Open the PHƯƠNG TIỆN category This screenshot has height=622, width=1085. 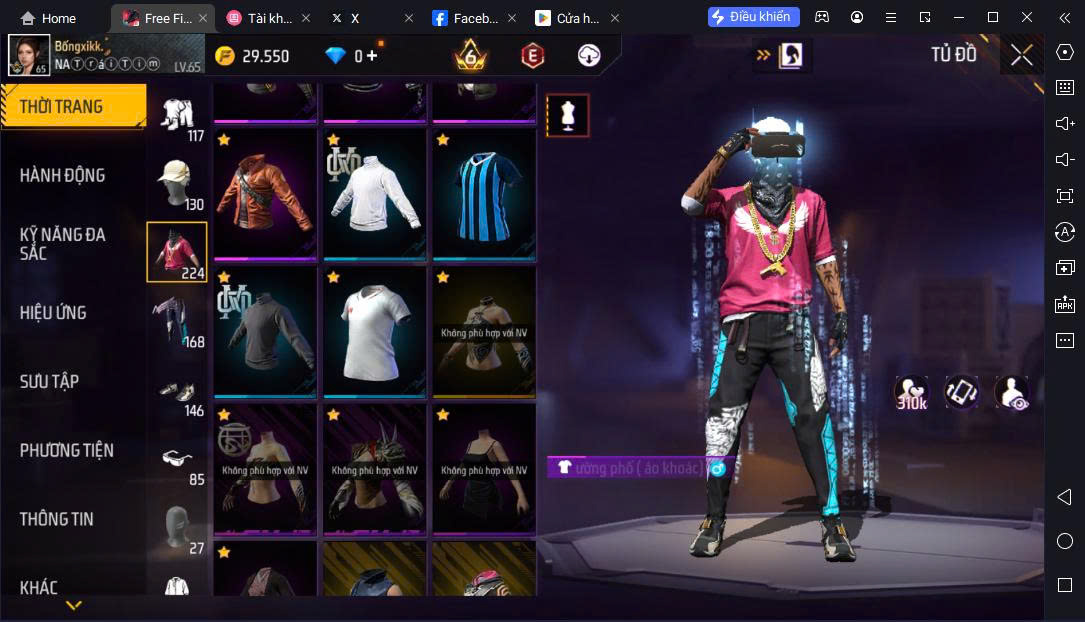66,451
